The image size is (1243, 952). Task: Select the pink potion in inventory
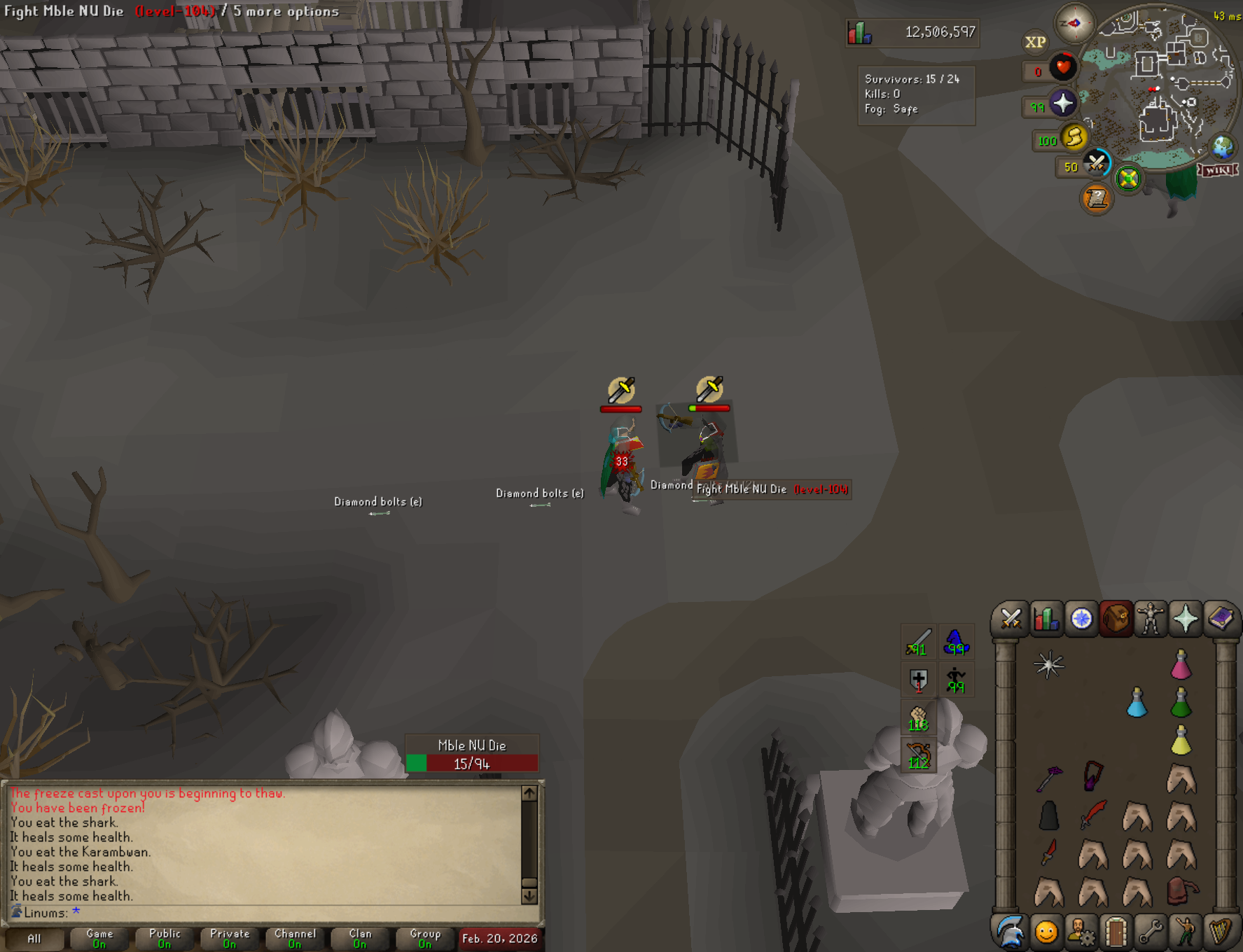1181,664
